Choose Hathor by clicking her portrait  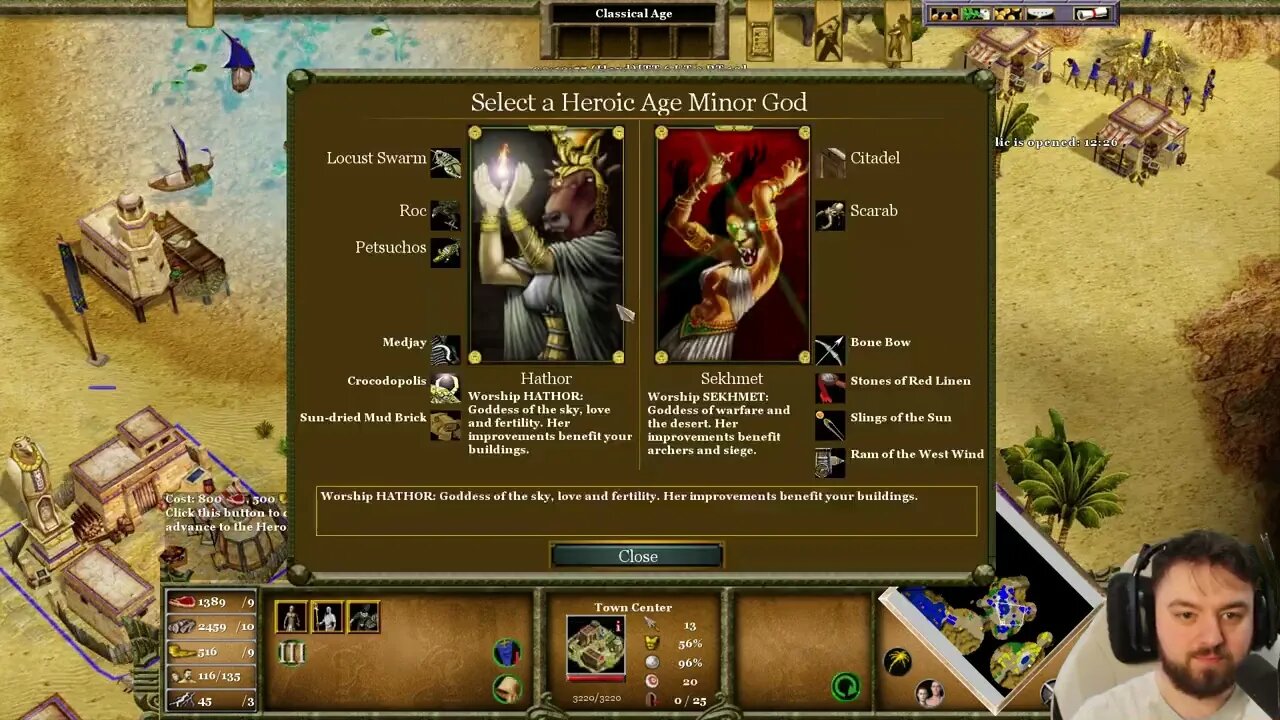[546, 242]
